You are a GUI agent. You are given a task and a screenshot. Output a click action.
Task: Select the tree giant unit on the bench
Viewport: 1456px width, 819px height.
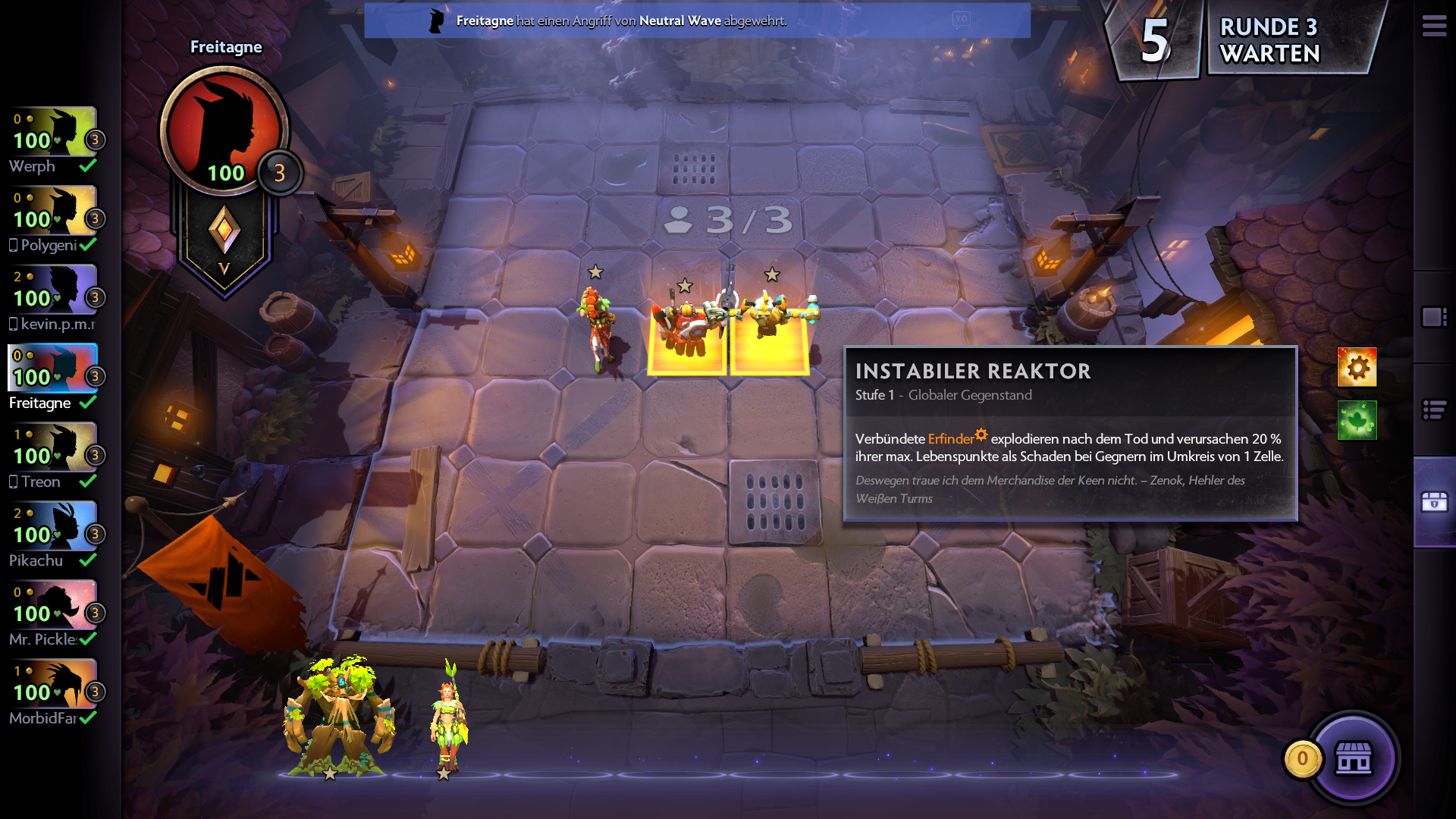pos(337,717)
